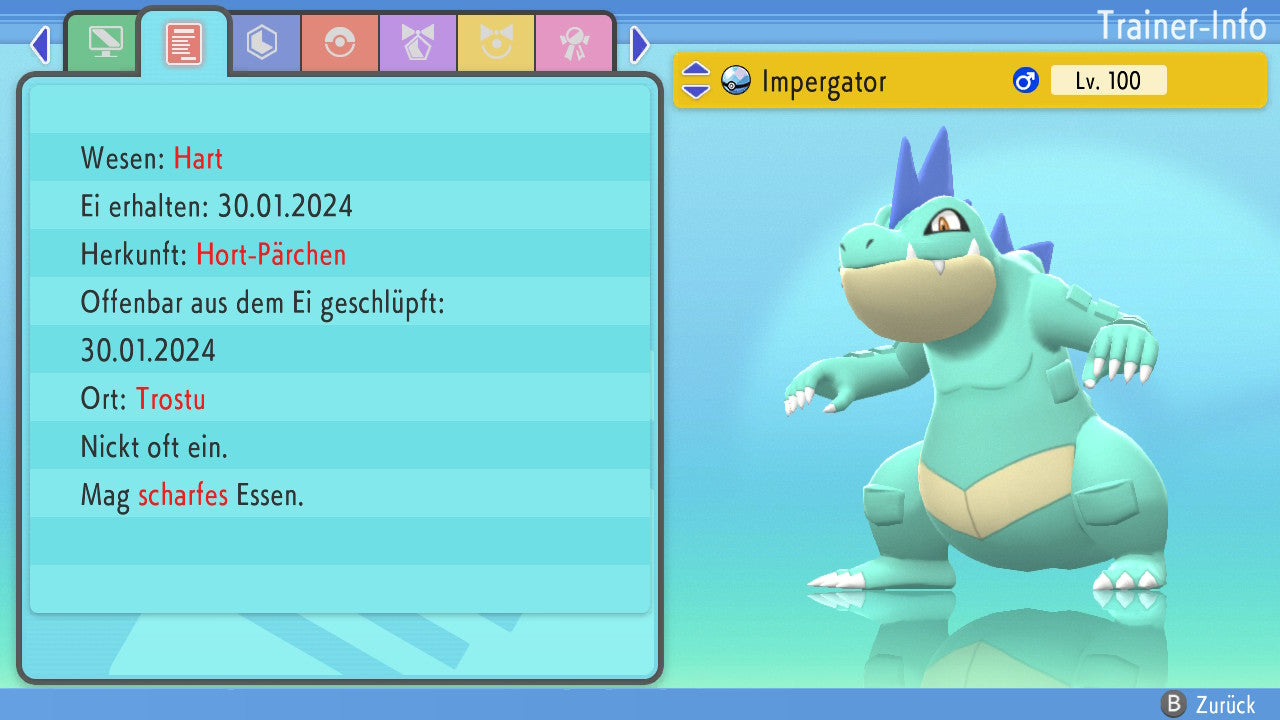Advance to next tab with right arrow
The height and width of the screenshot is (720, 1280).
tap(640, 44)
